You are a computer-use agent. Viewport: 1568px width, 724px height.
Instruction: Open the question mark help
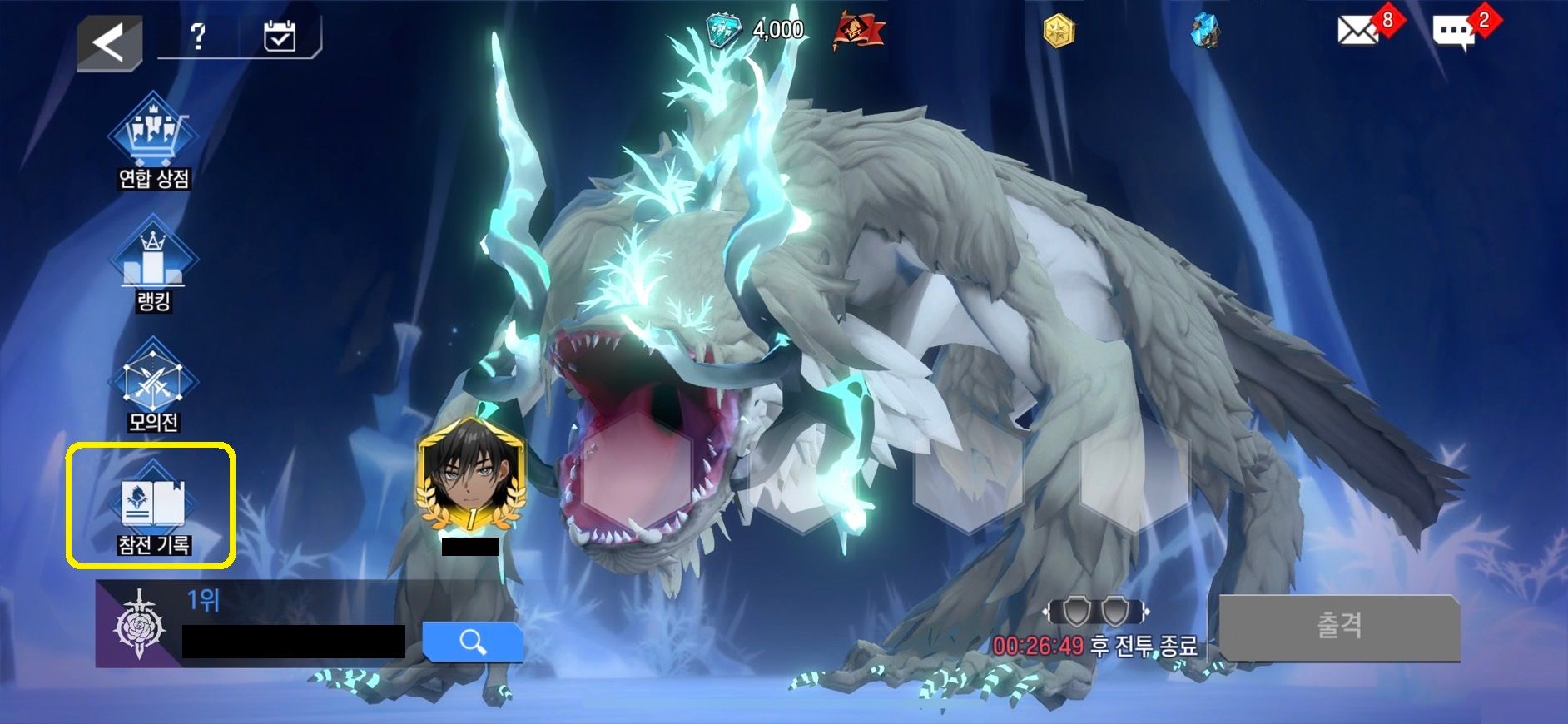click(198, 37)
